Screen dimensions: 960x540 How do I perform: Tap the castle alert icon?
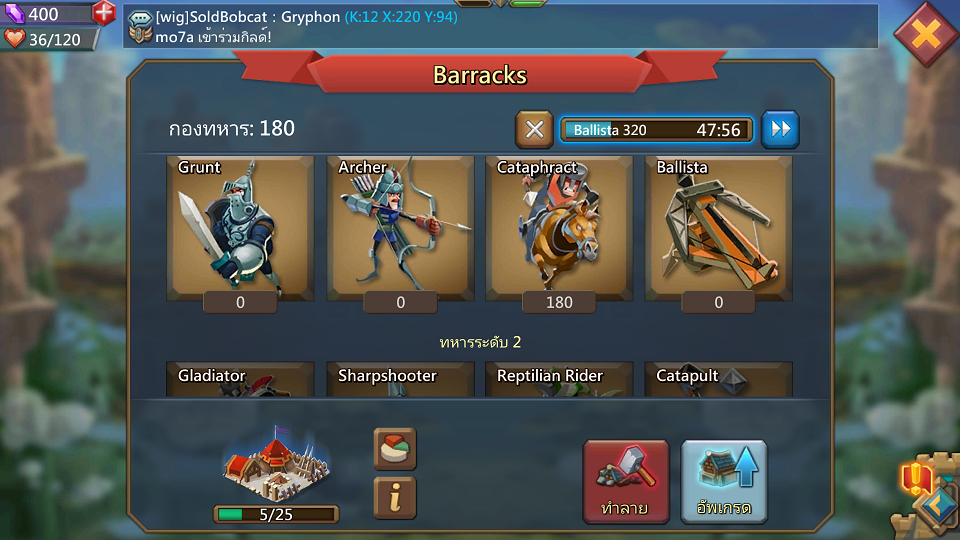916,480
